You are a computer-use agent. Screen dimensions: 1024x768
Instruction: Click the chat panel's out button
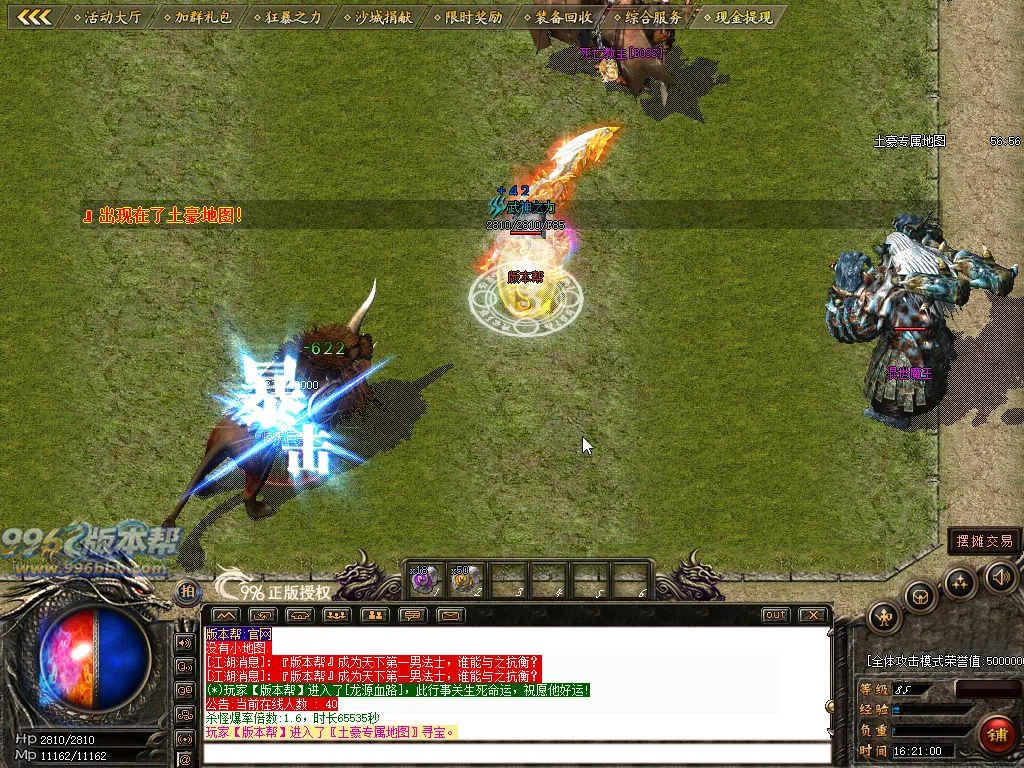(x=775, y=615)
